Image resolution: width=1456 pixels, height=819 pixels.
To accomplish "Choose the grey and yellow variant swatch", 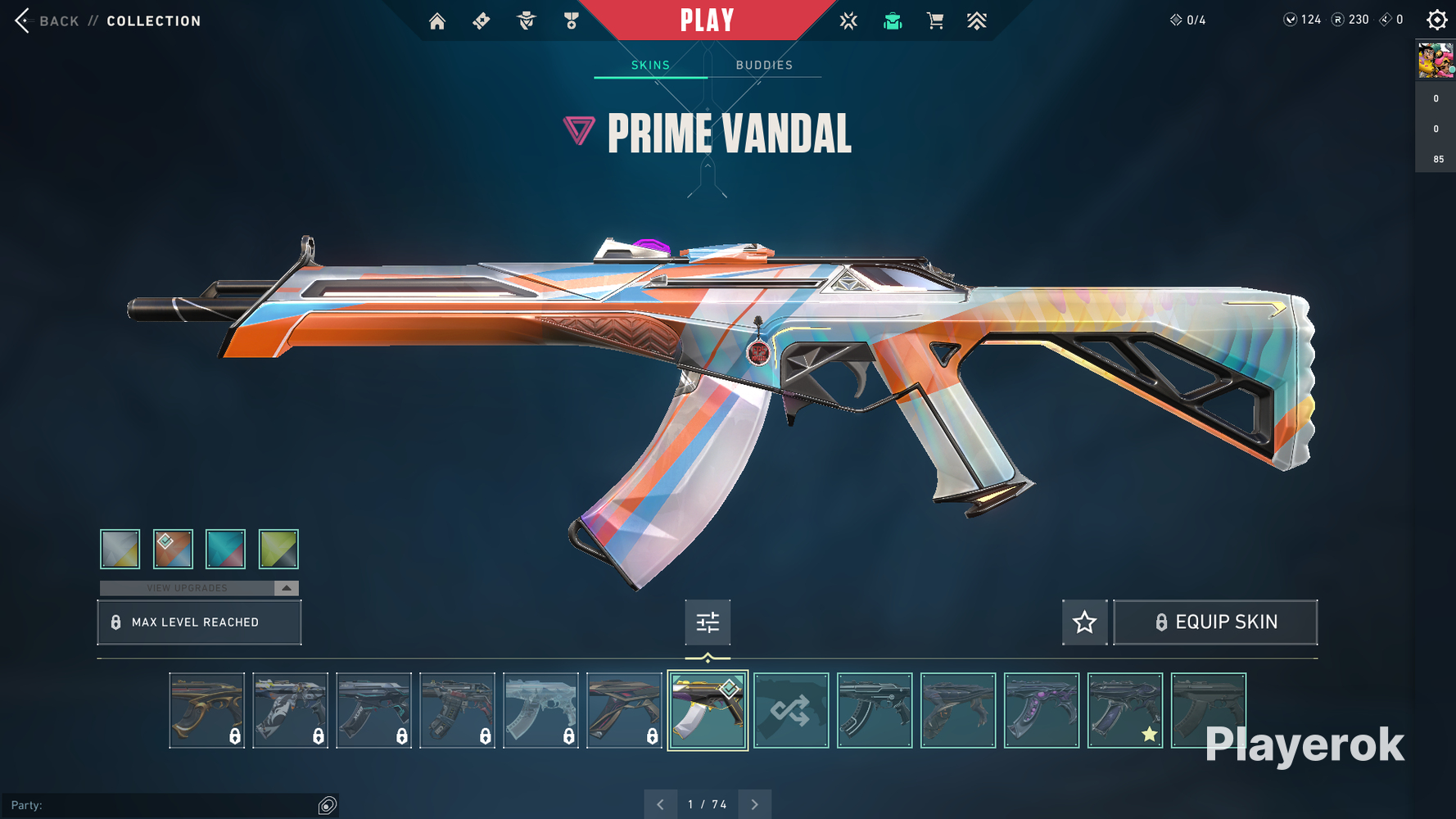I will 120,549.
